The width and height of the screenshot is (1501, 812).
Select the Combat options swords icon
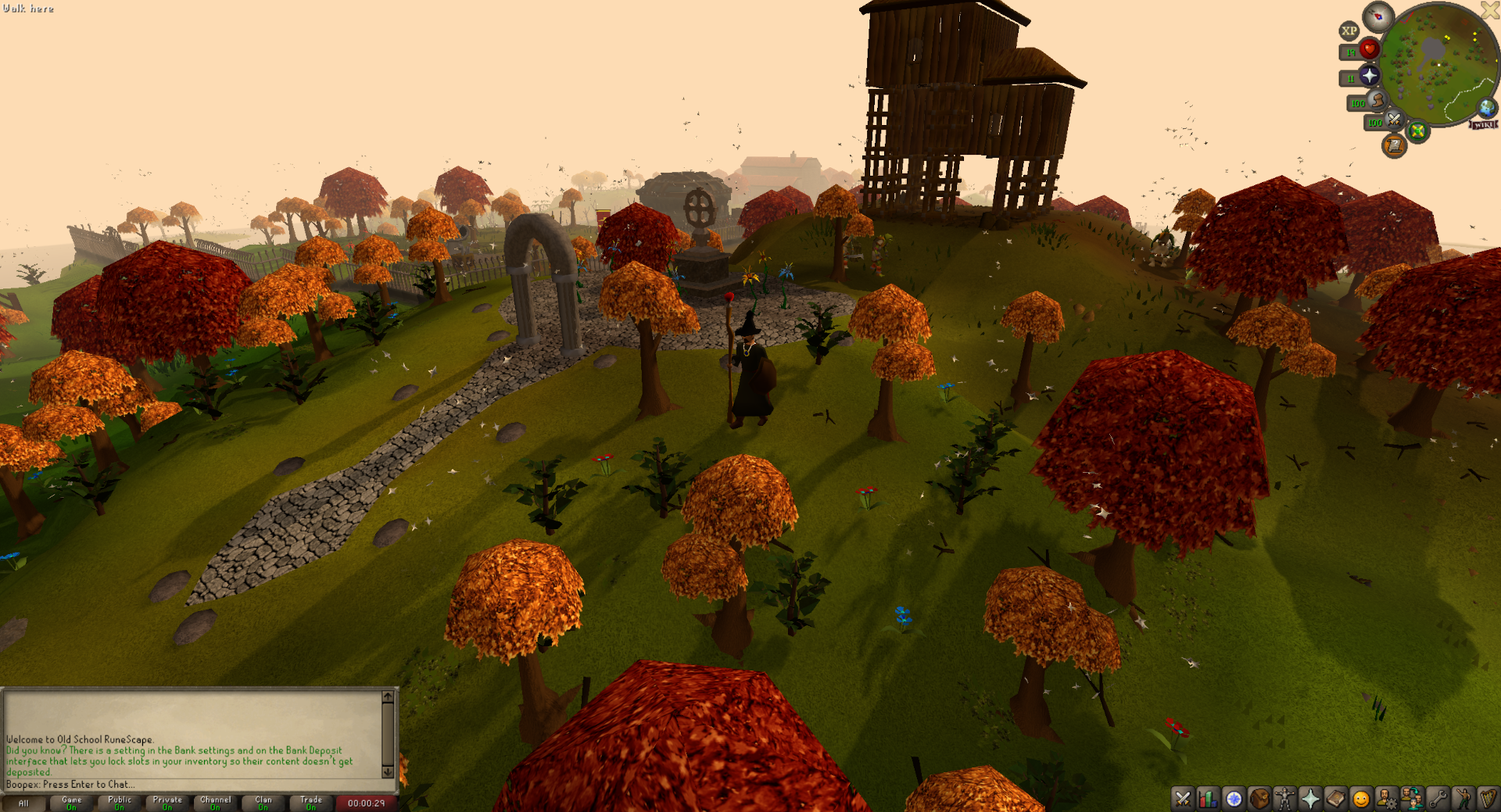pyautogui.click(x=1182, y=799)
